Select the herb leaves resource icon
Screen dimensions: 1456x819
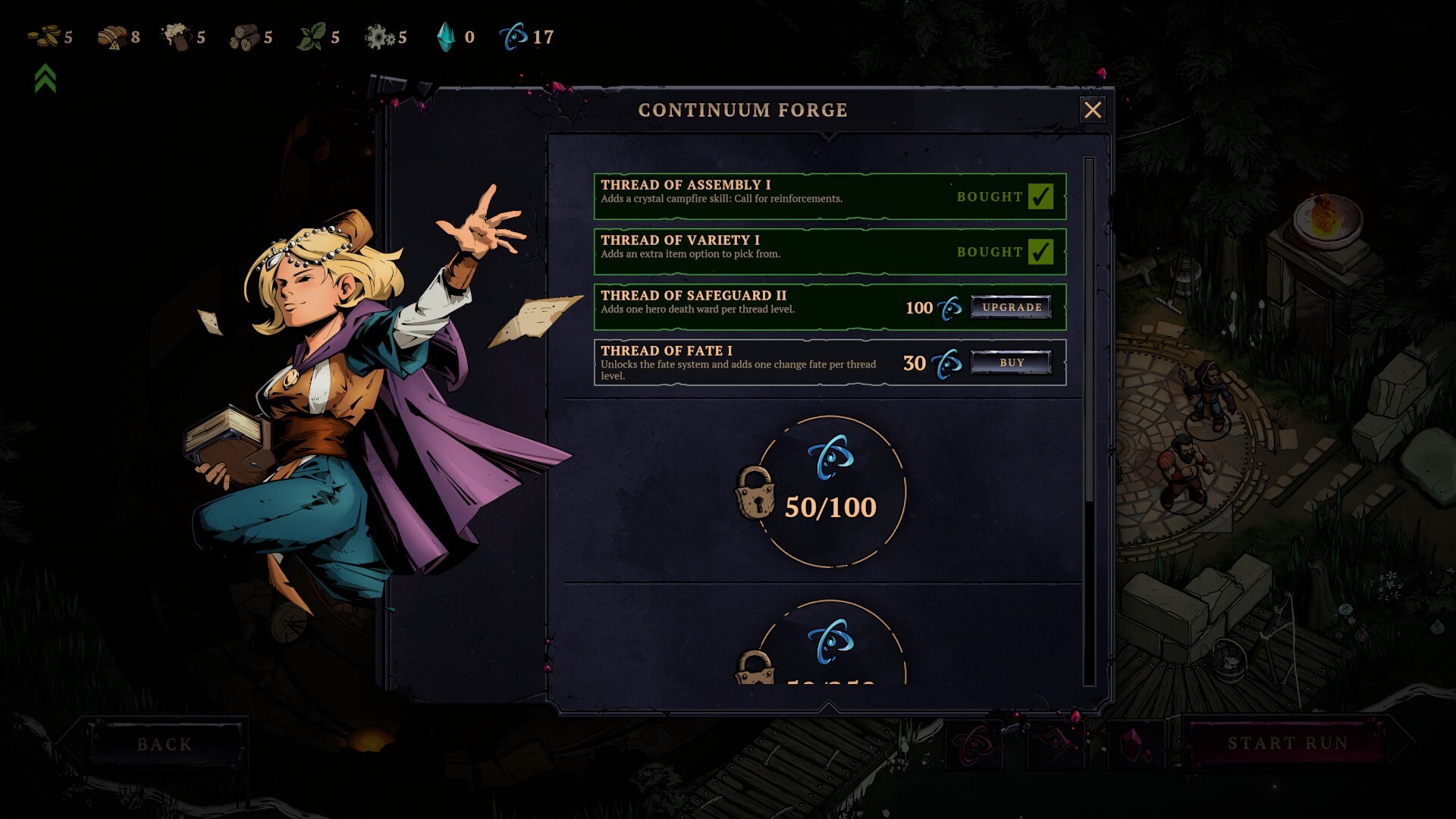click(x=311, y=34)
